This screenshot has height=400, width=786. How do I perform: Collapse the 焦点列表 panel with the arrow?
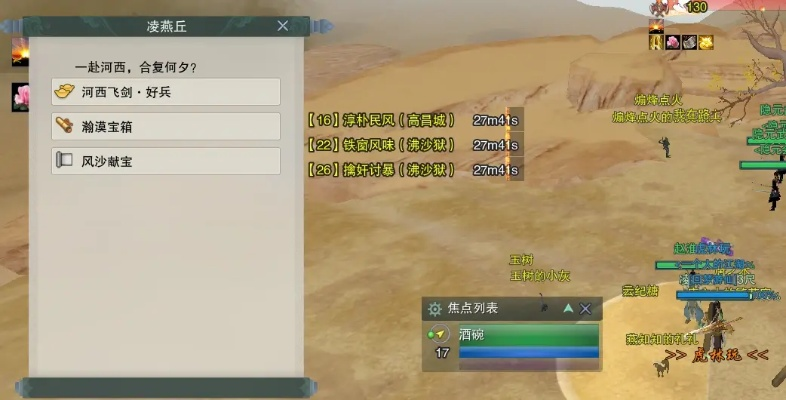pyautogui.click(x=568, y=309)
